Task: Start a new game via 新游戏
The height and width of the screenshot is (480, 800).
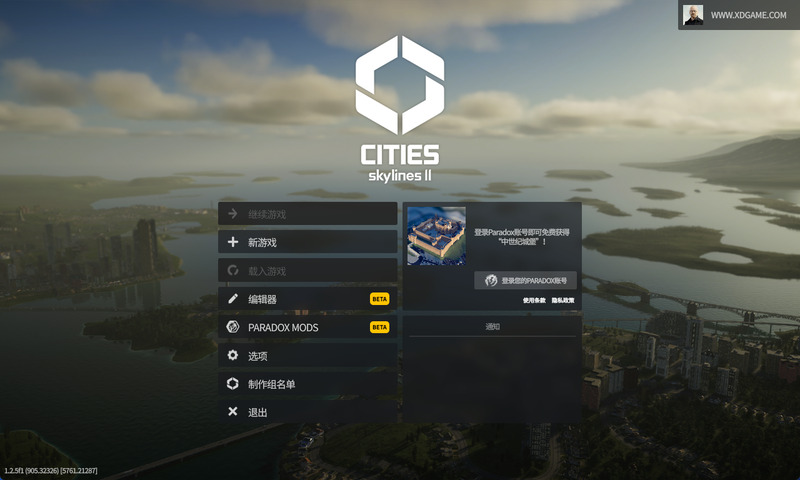Action: coord(307,242)
